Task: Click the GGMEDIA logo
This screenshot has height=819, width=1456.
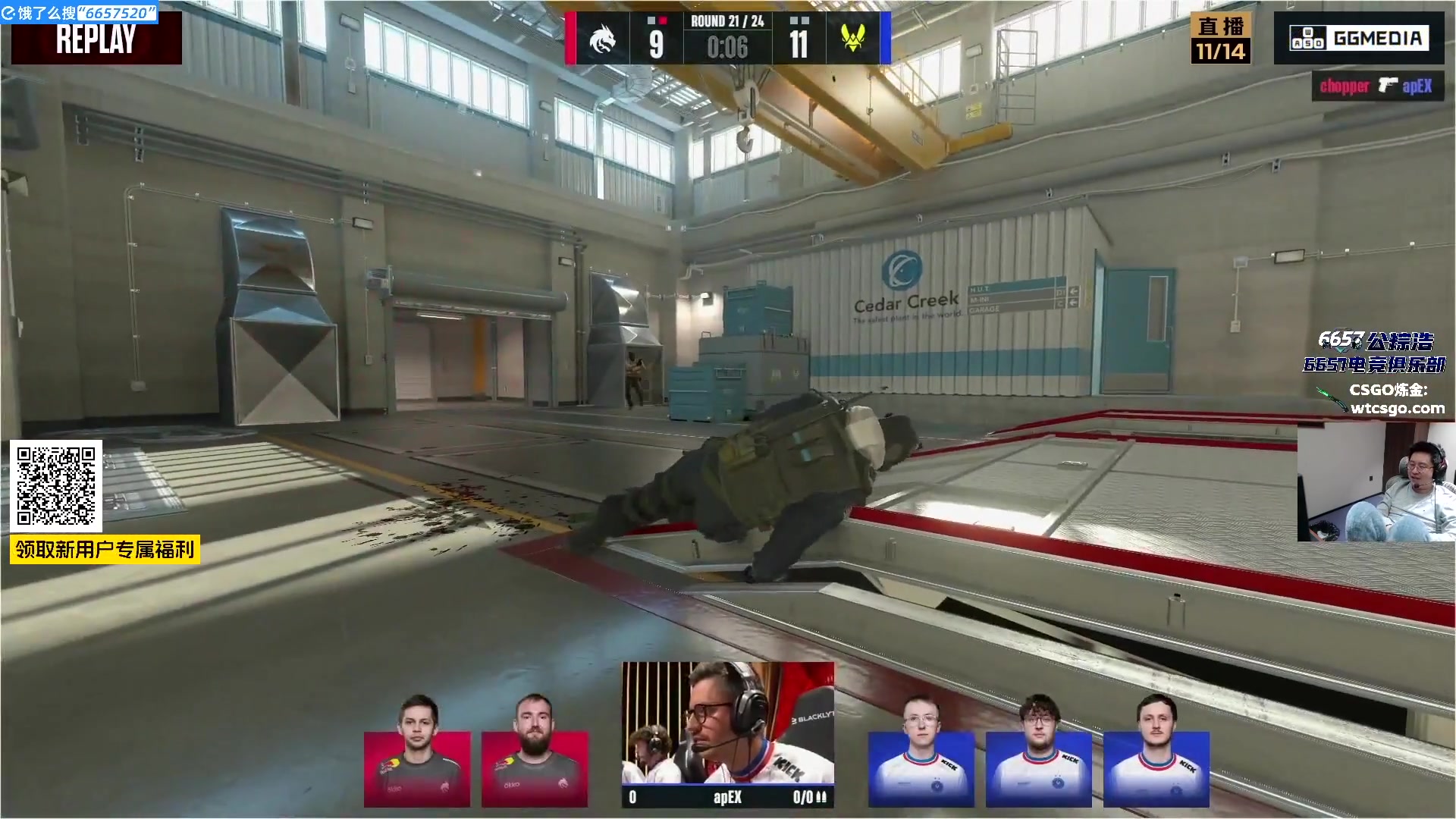Action: (x=1358, y=38)
